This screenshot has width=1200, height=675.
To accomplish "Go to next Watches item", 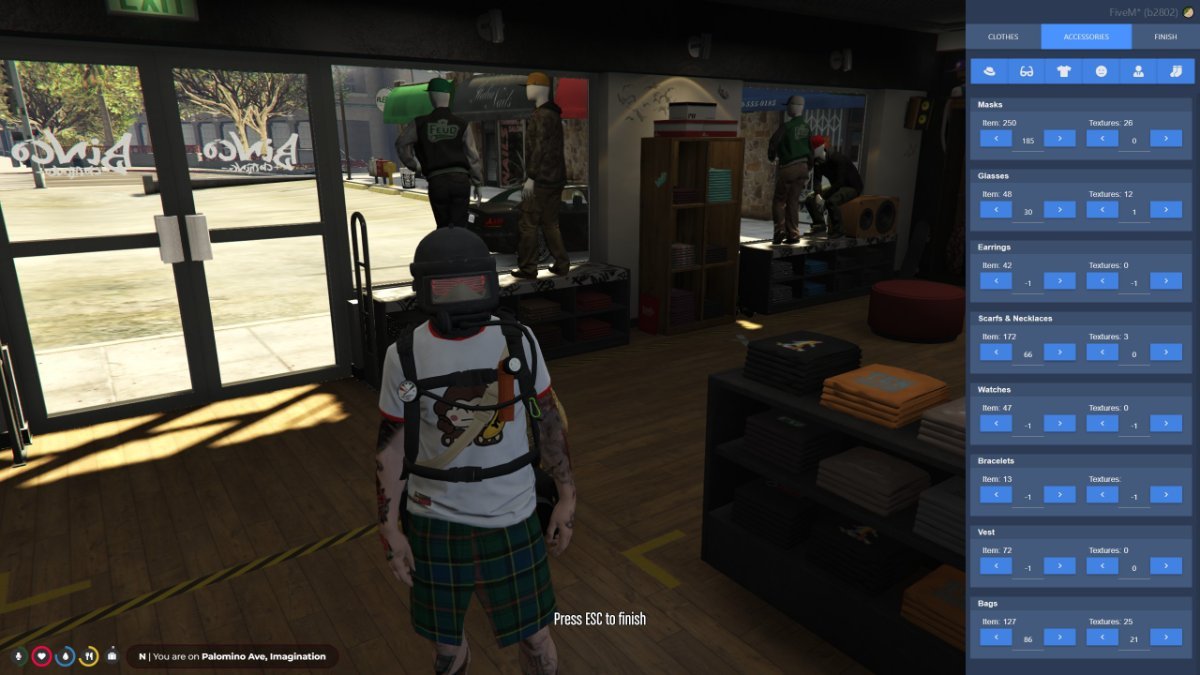I will [1059, 423].
